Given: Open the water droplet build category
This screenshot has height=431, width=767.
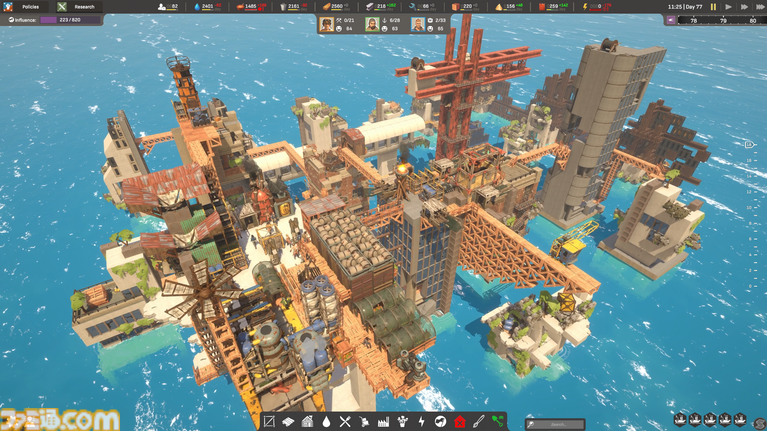Looking at the screenshot, I should 325,422.
